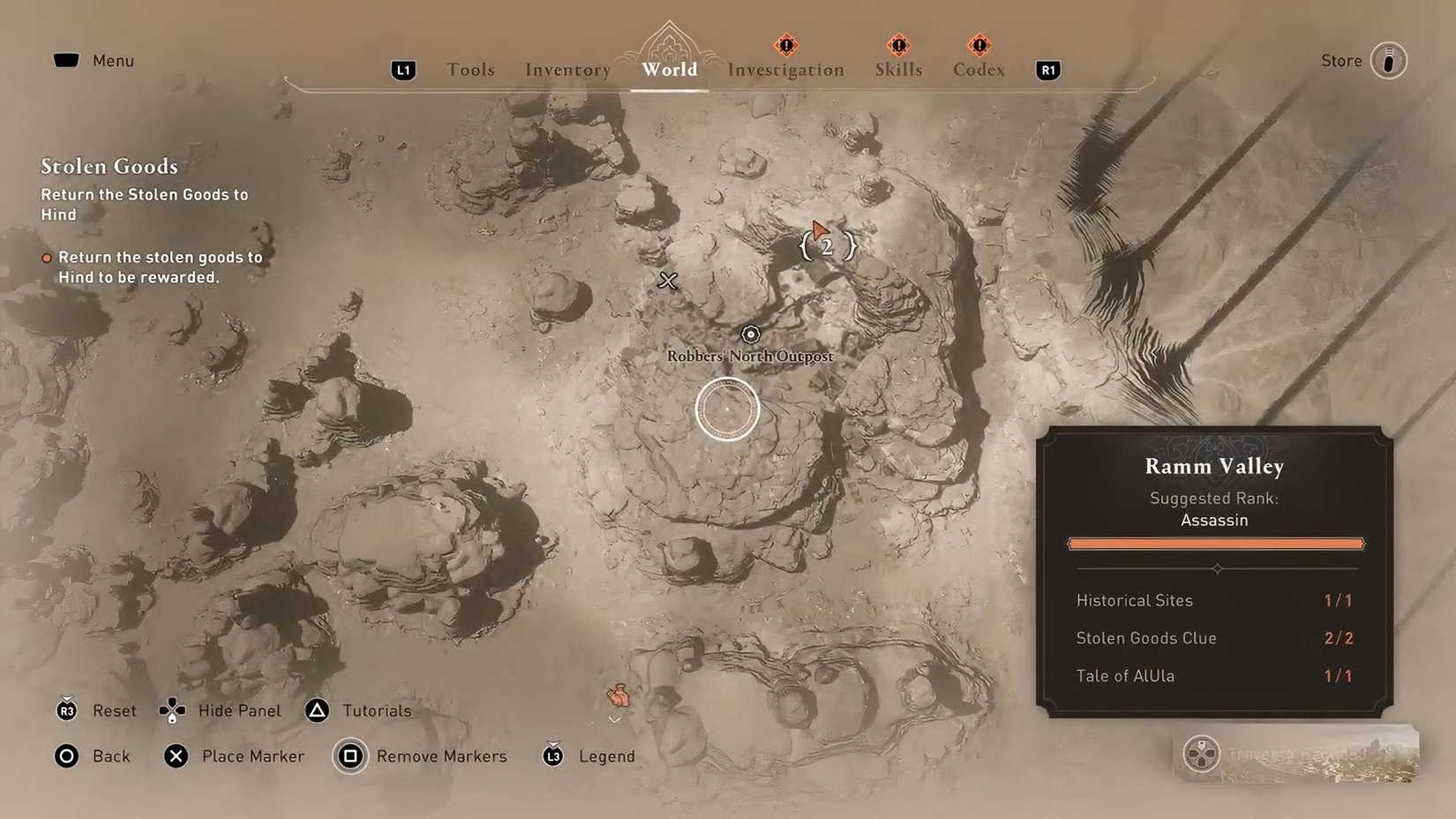Click the Skills alert notification icon

[x=897, y=45]
